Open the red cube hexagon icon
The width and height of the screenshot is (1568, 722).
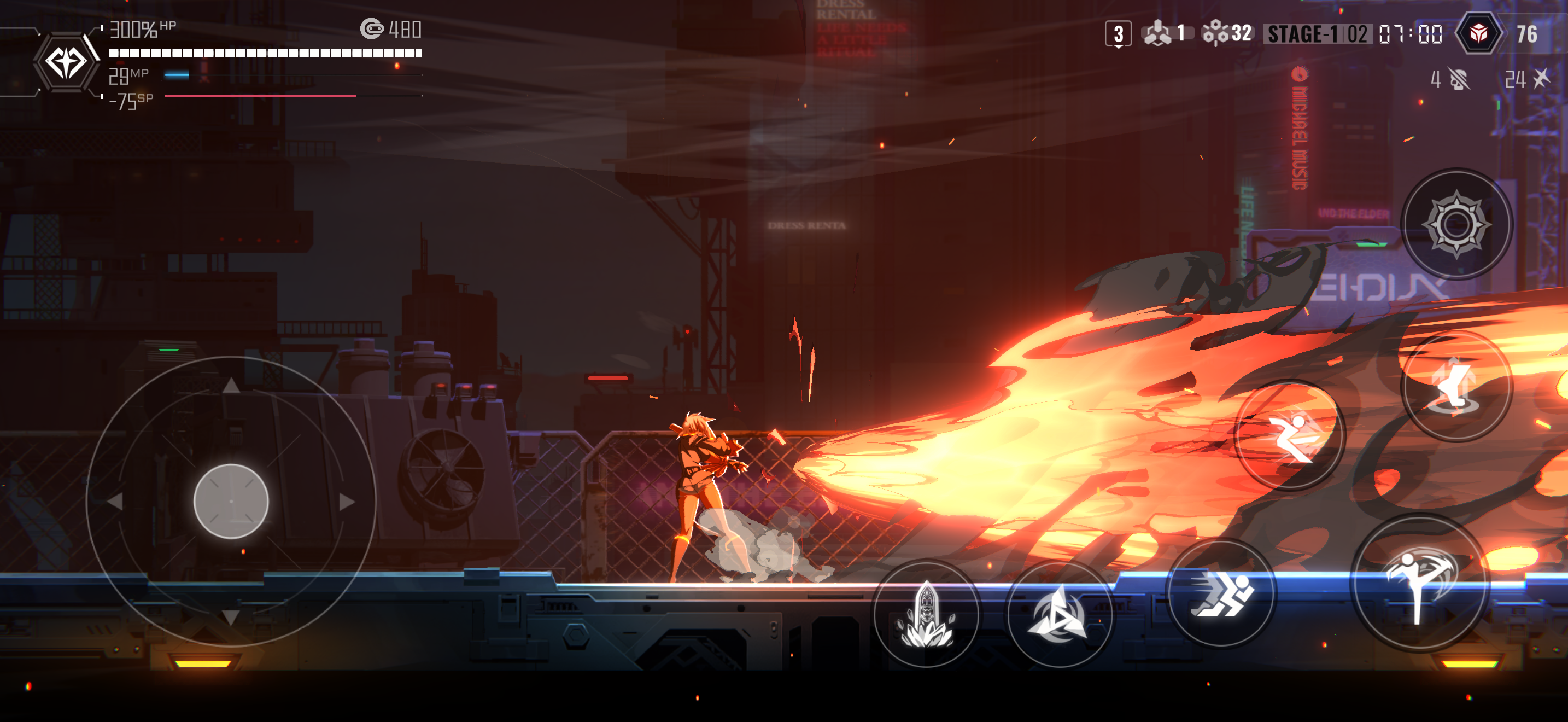[1478, 33]
